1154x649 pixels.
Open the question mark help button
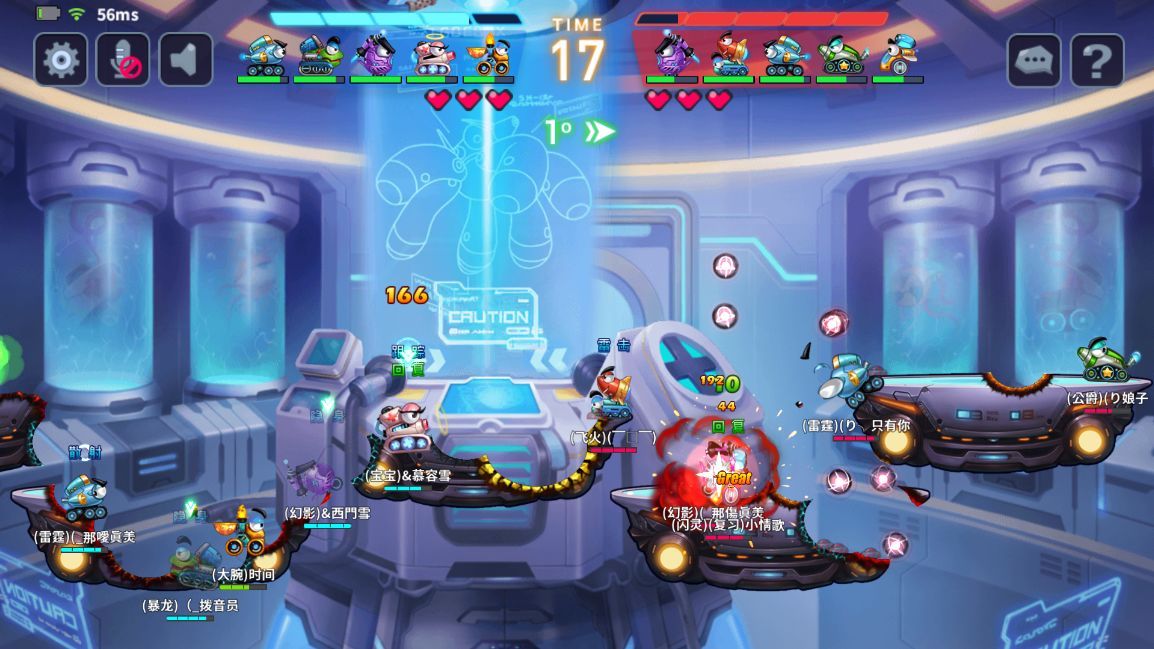click(x=1097, y=62)
